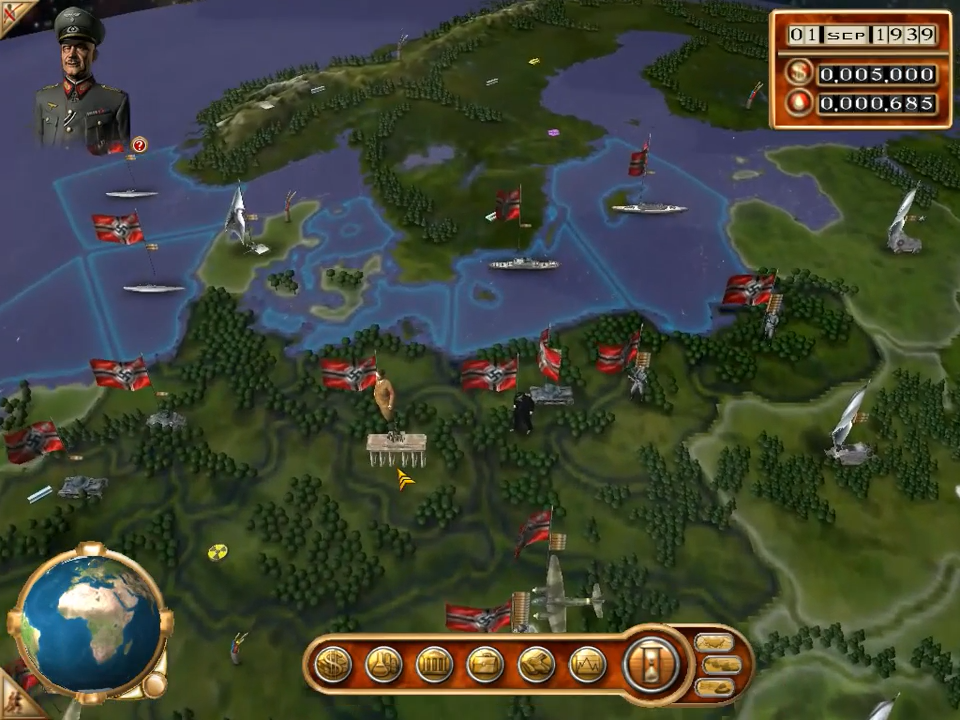
Task: Show the line graph statistics panel
Action: click(x=587, y=664)
